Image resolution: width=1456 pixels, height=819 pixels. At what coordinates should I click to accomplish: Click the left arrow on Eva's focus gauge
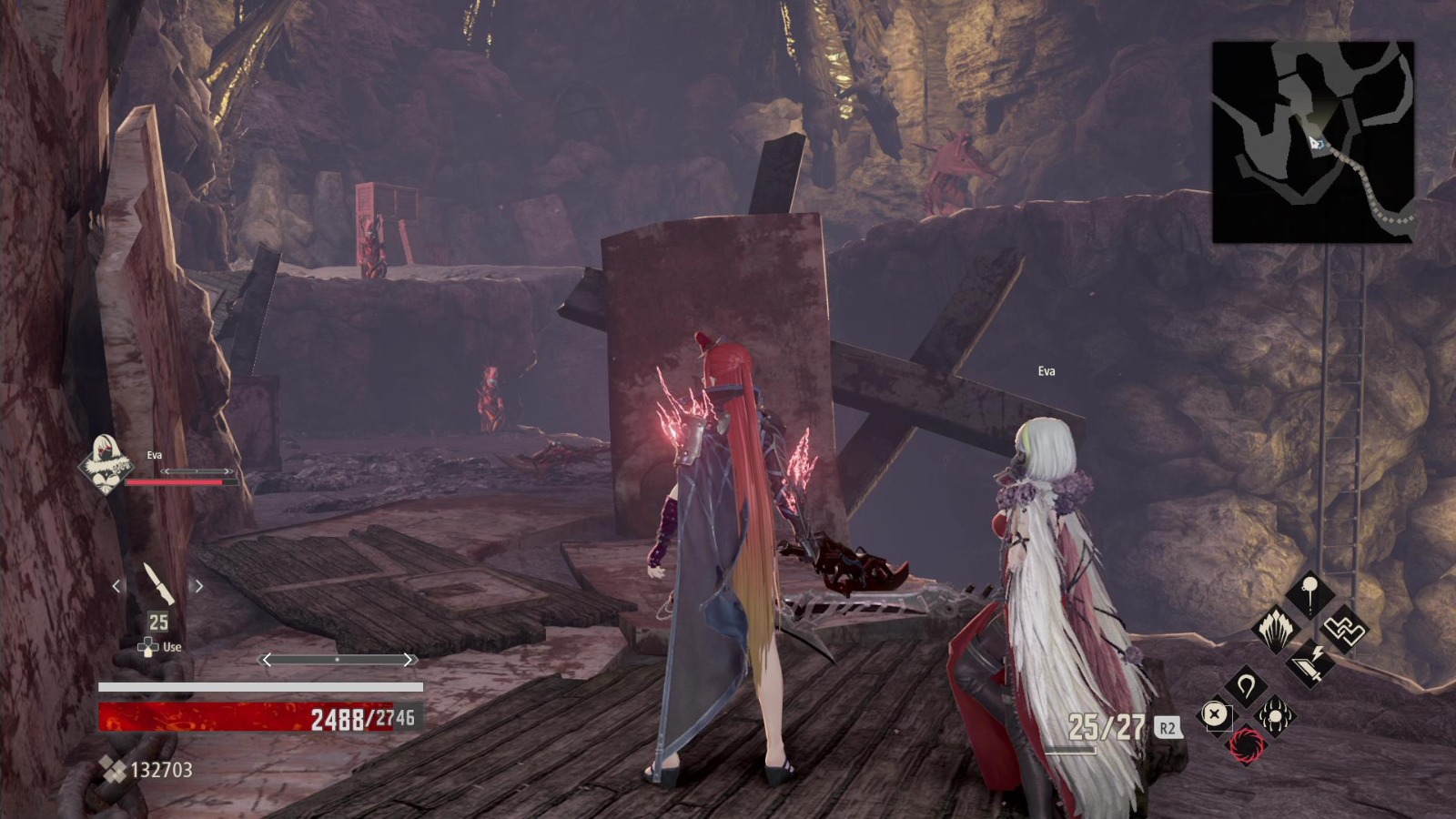(166, 470)
